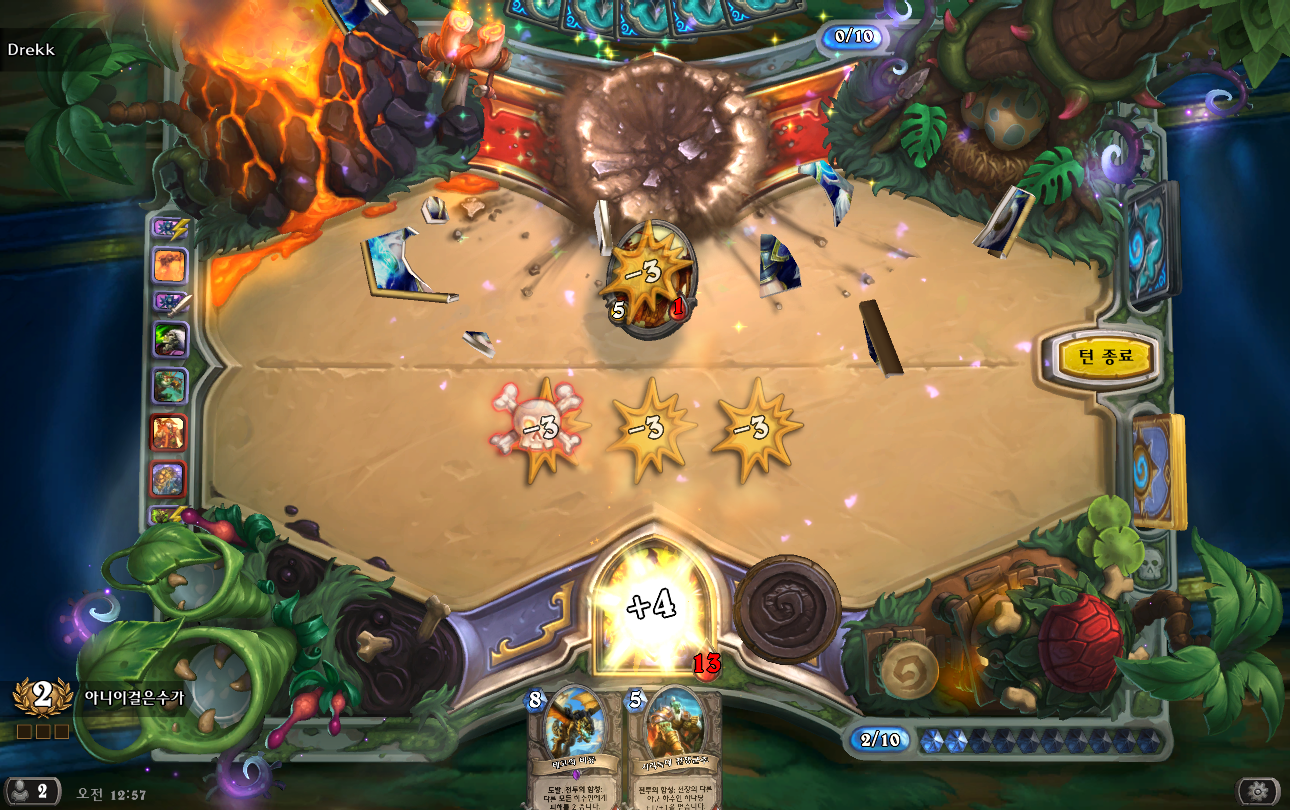
Task: View the teal troll history tile
Action: pos(170,386)
